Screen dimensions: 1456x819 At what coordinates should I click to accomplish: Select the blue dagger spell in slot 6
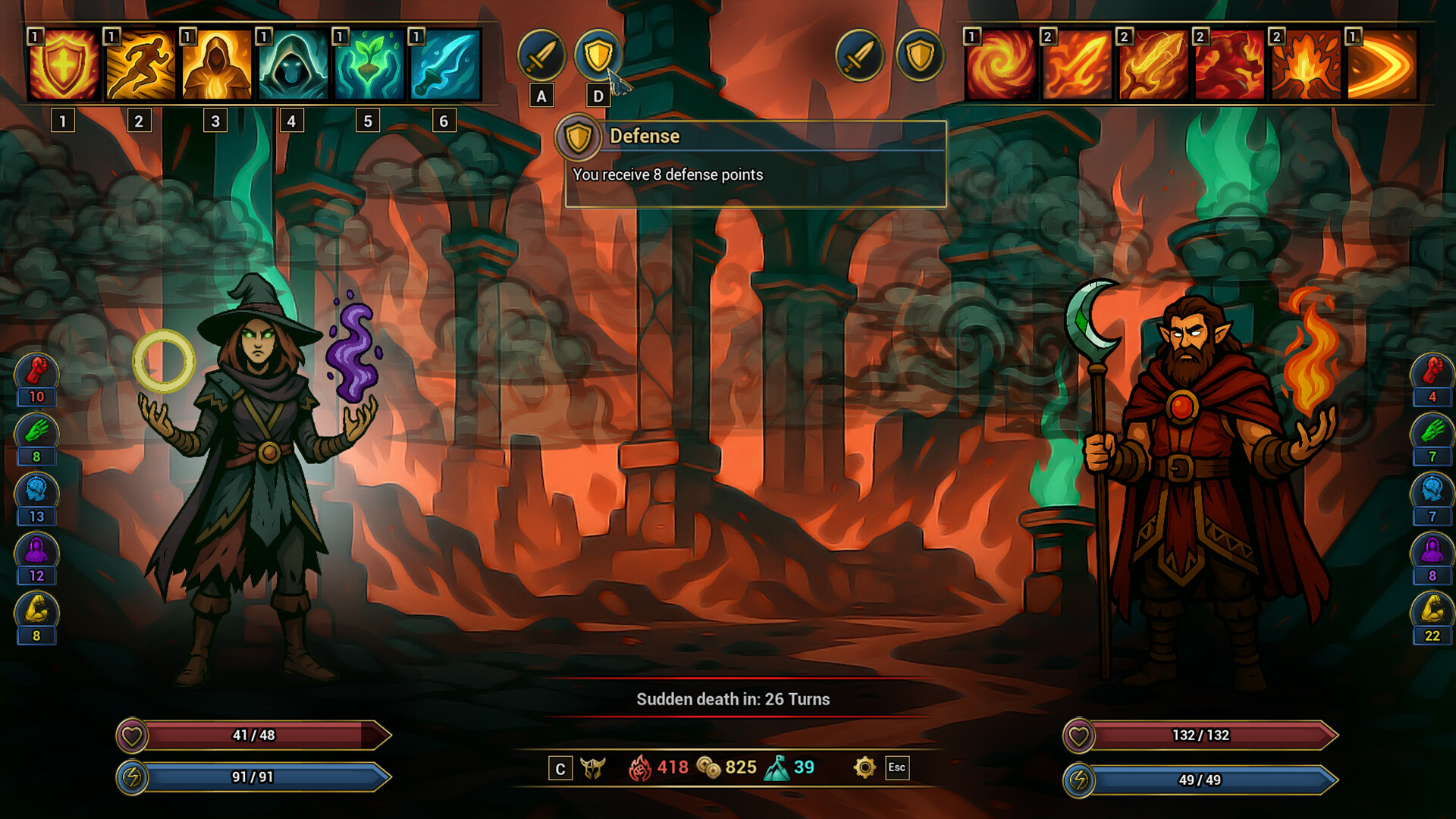[444, 64]
